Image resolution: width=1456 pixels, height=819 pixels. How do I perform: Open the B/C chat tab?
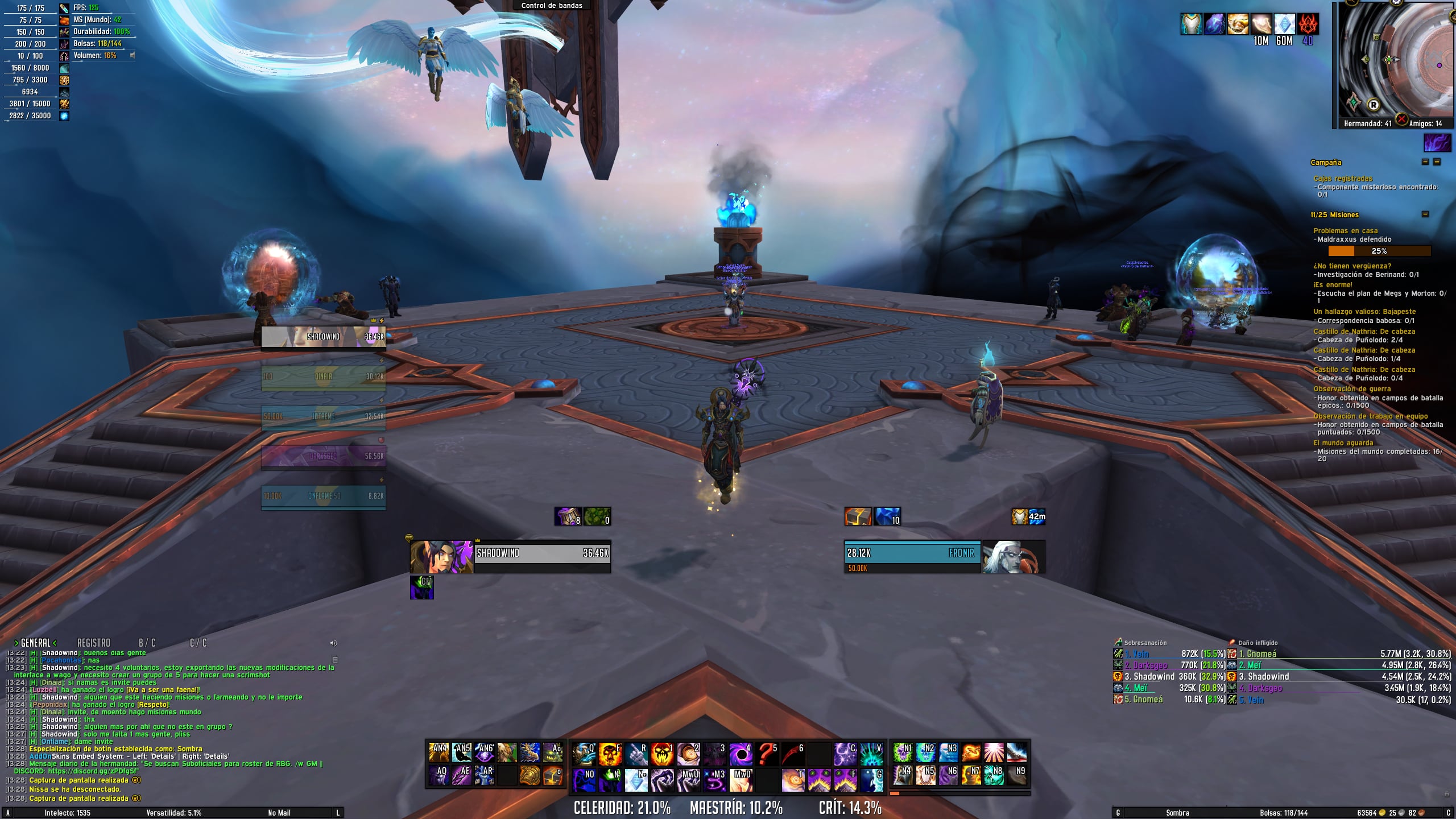tap(147, 643)
